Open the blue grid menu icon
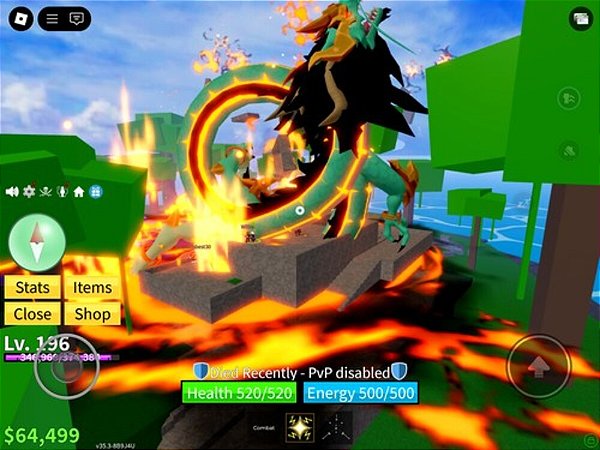This screenshot has height=450, width=600. click(94, 191)
